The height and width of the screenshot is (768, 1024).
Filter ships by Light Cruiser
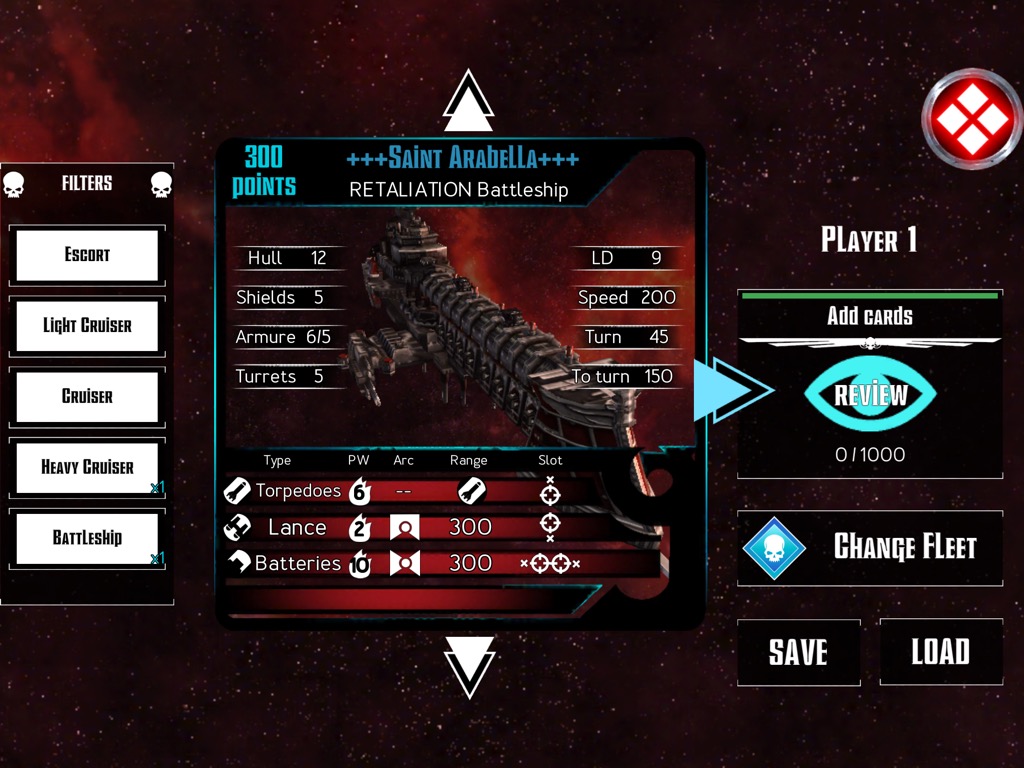click(x=87, y=326)
